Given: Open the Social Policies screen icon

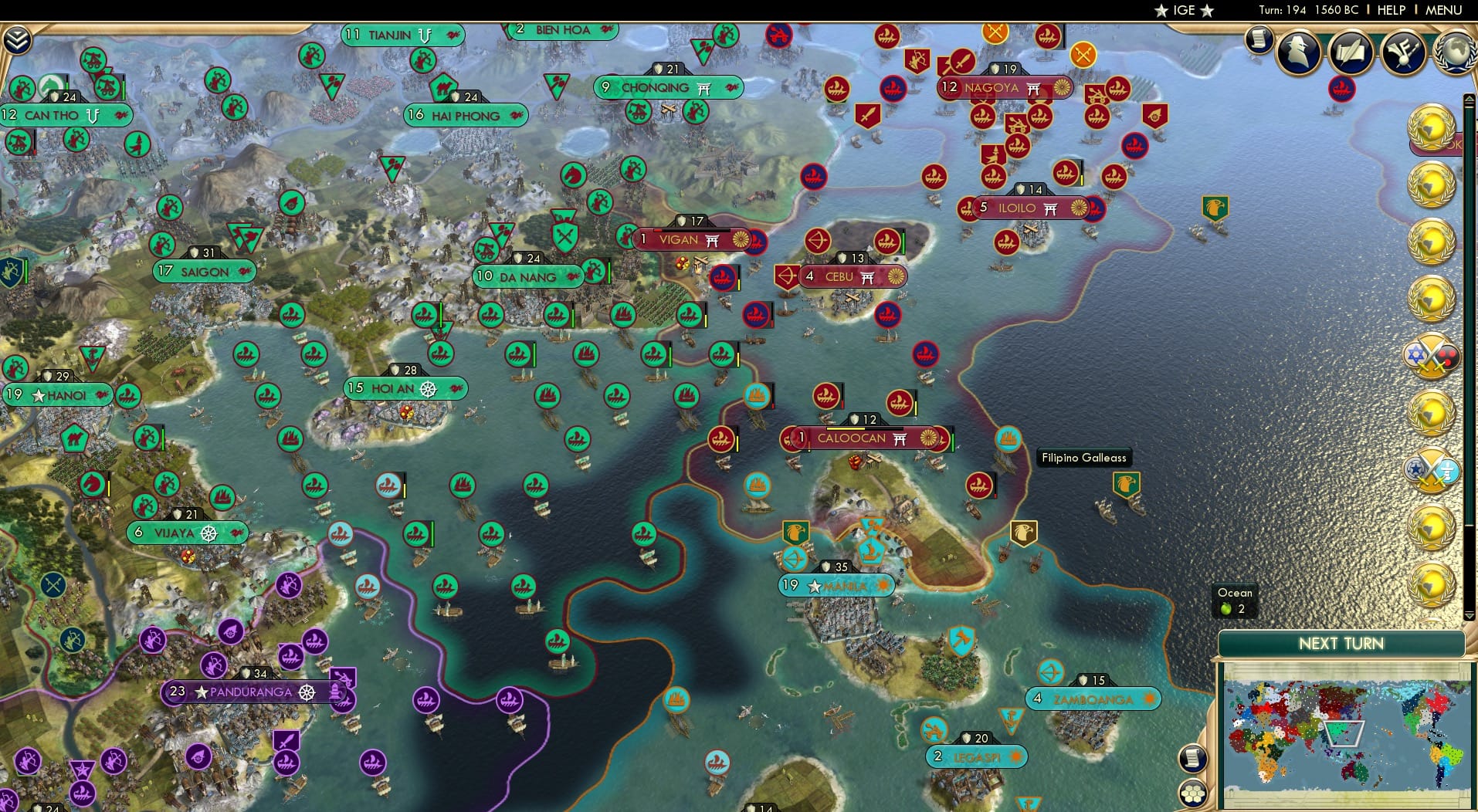Looking at the screenshot, I should coord(1350,52).
